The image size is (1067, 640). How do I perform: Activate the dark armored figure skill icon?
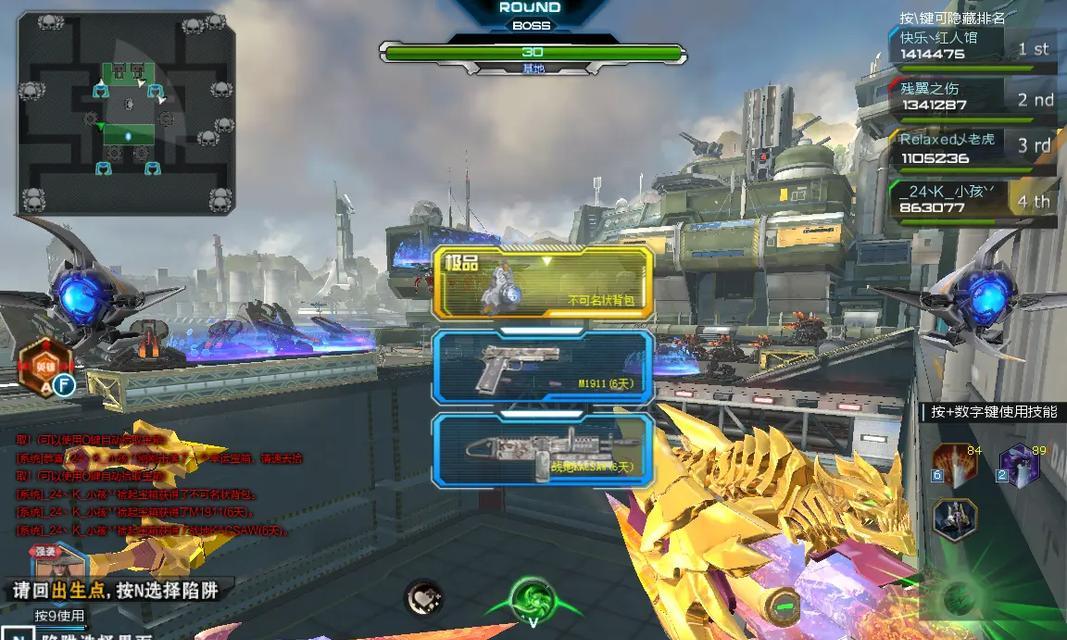pos(955,518)
